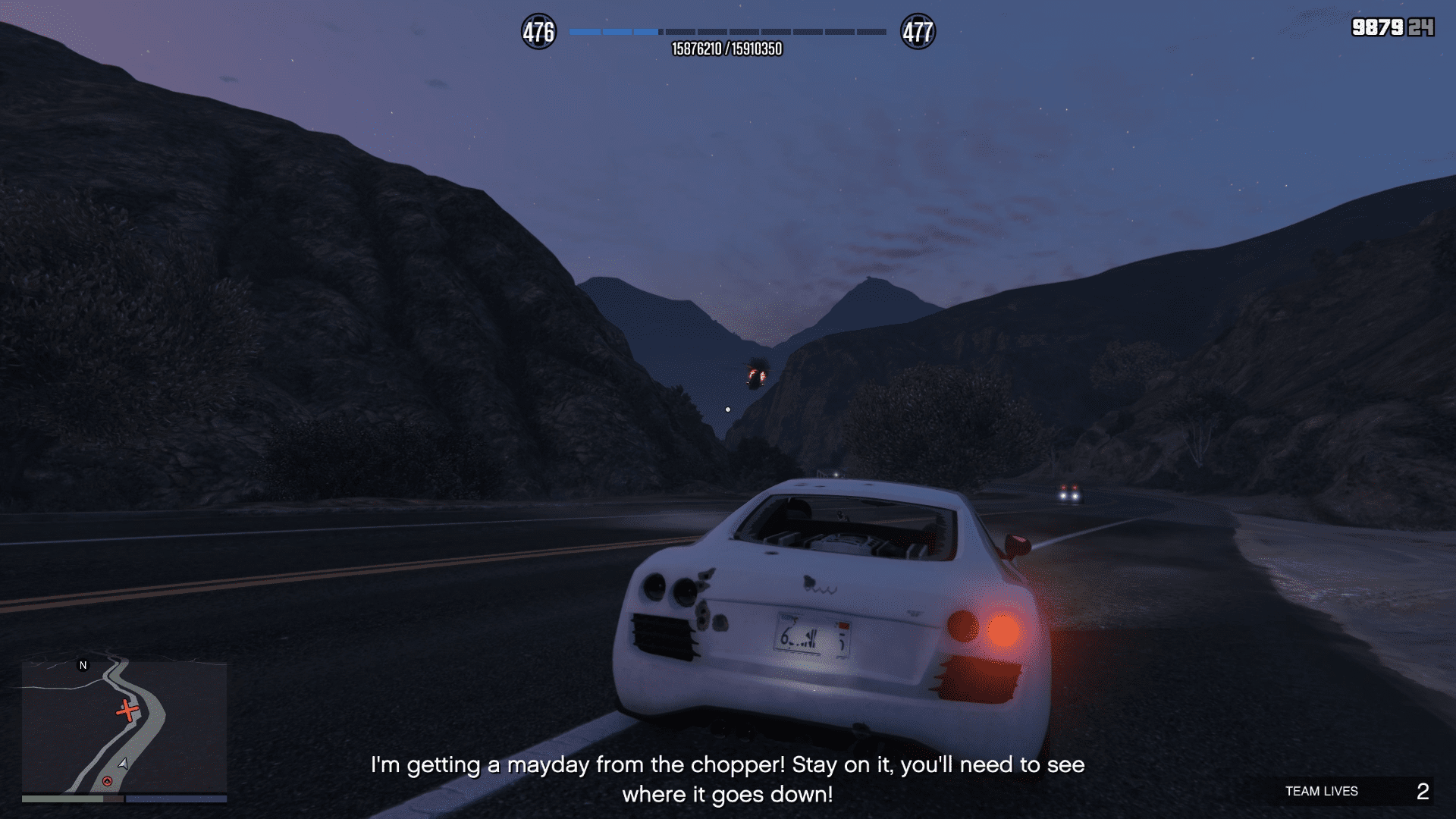This screenshot has width=1456, height=819.
Task: Click the next rank 477 badge
Action: point(918,32)
